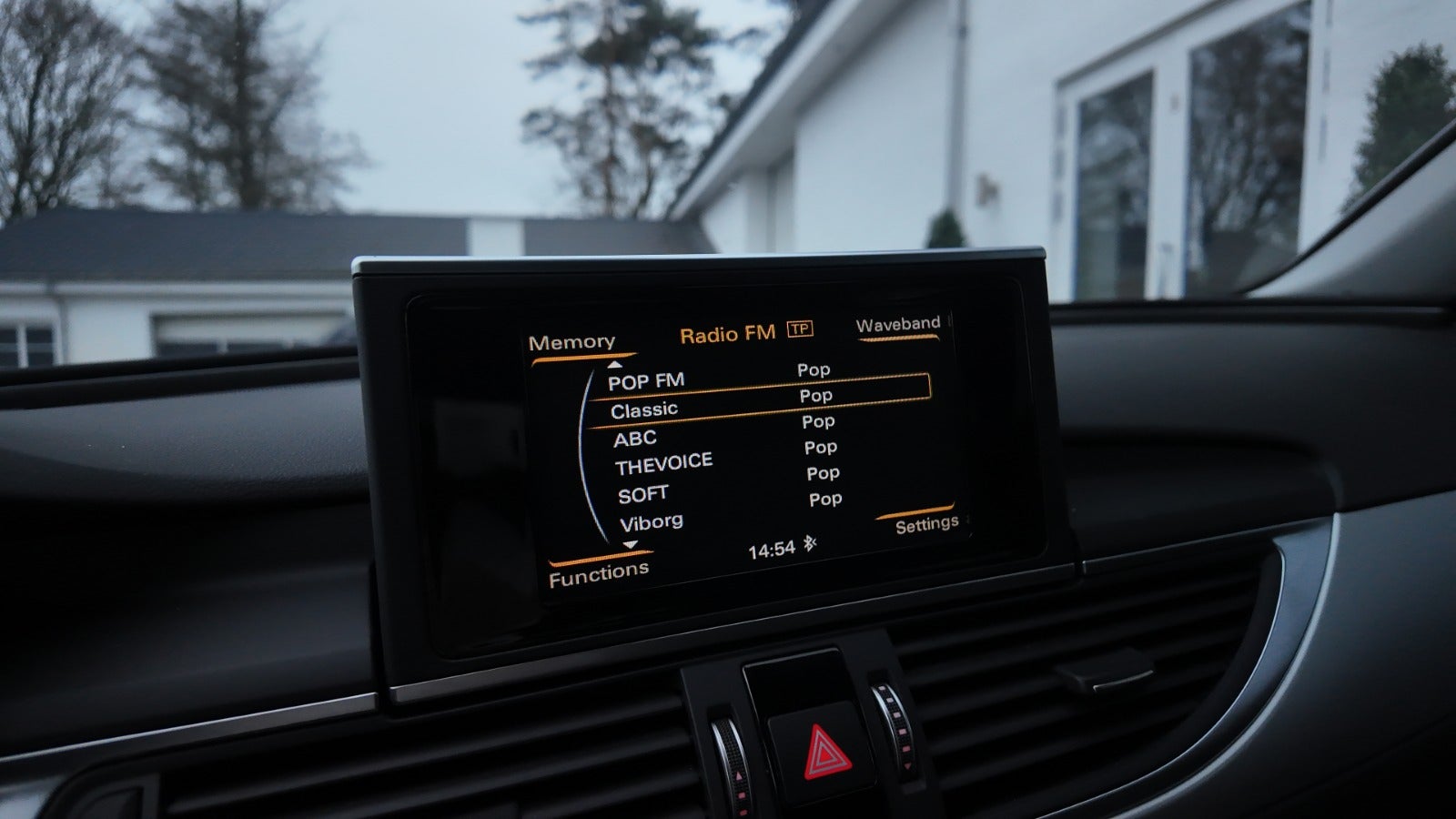Open the Memory menu
Viewport: 1456px width, 819px height.
coord(571,343)
